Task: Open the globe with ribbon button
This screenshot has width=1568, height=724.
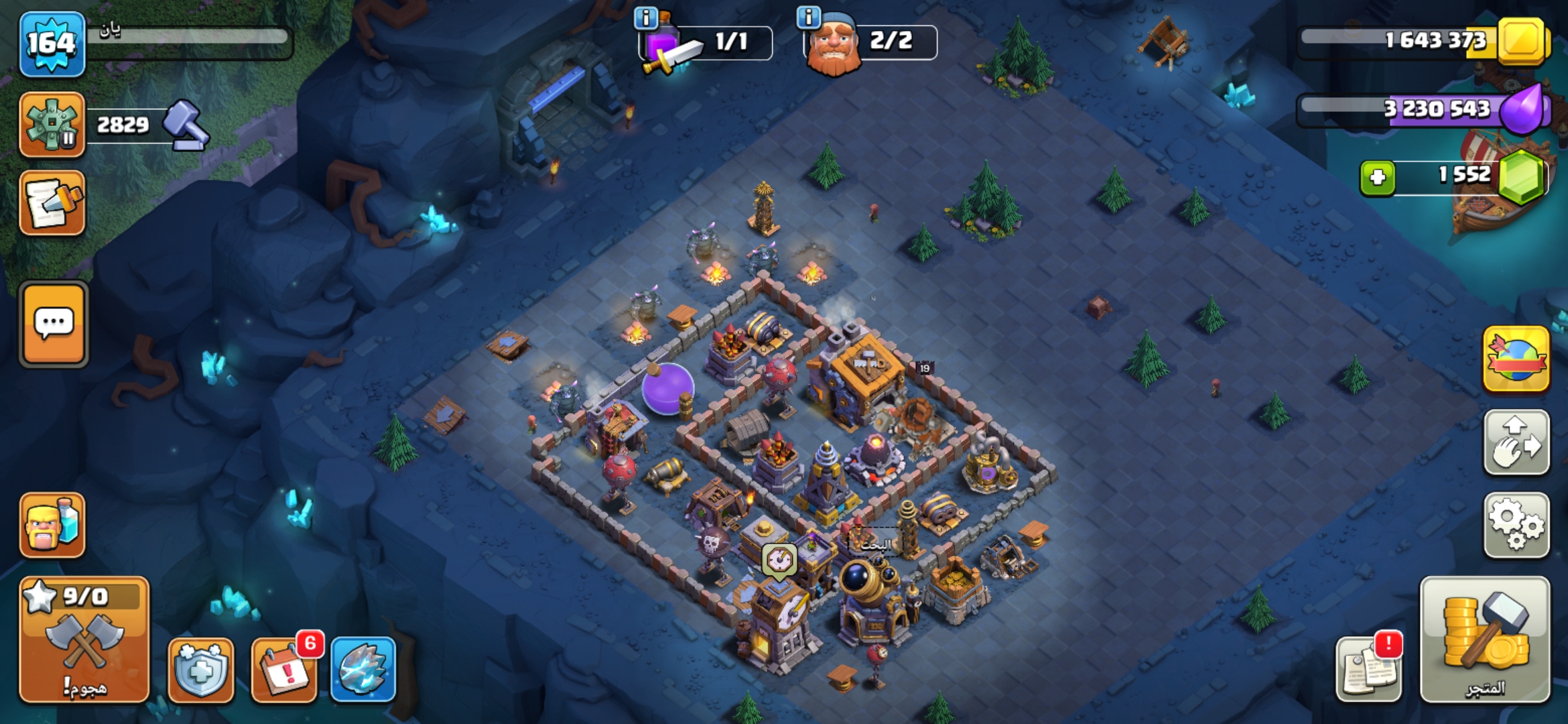Action: pyautogui.click(x=1516, y=360)
